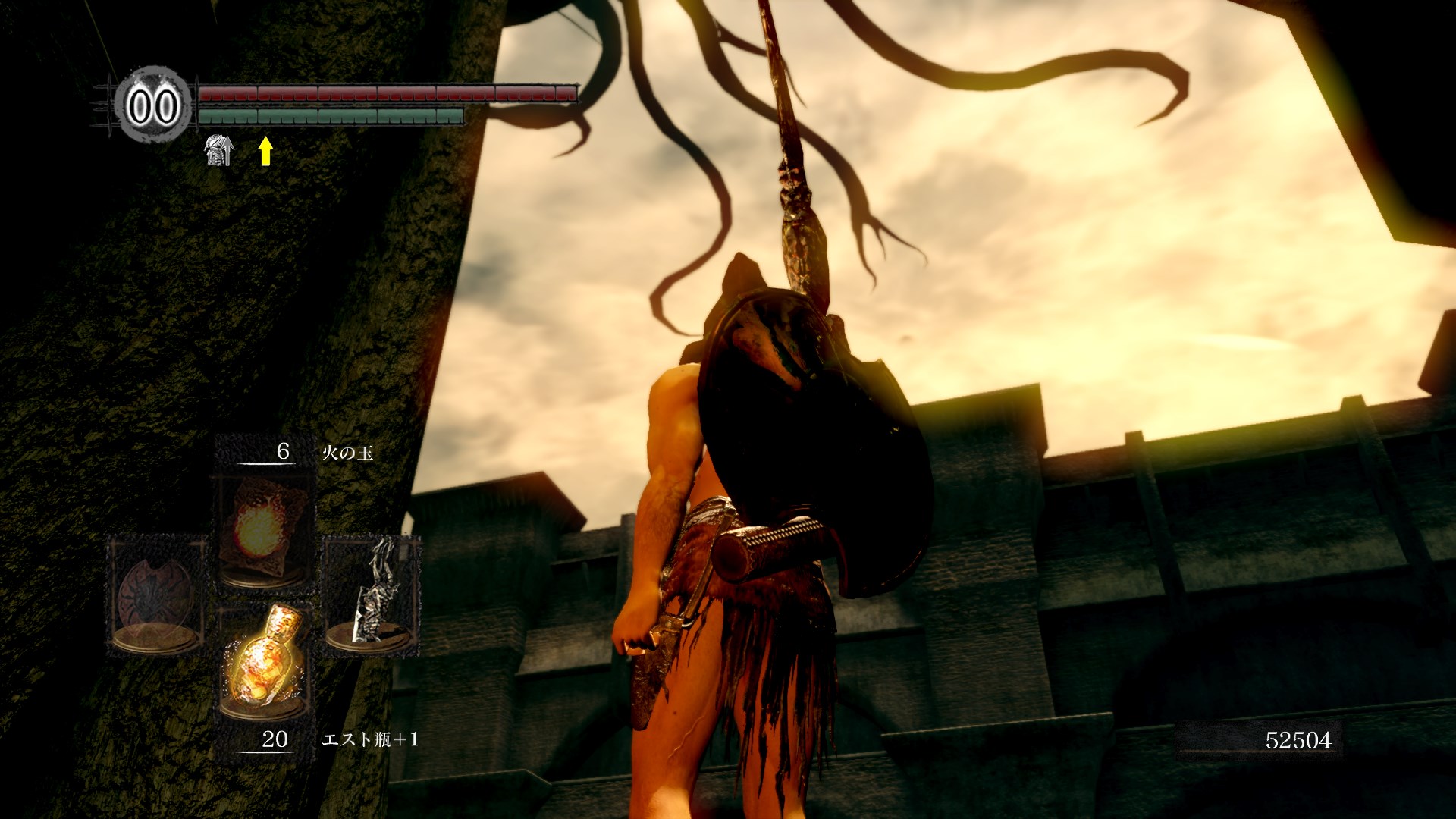Choose the Estus Flask item slot
This screenshot has height=819, width=1456.
click(263, 661)
